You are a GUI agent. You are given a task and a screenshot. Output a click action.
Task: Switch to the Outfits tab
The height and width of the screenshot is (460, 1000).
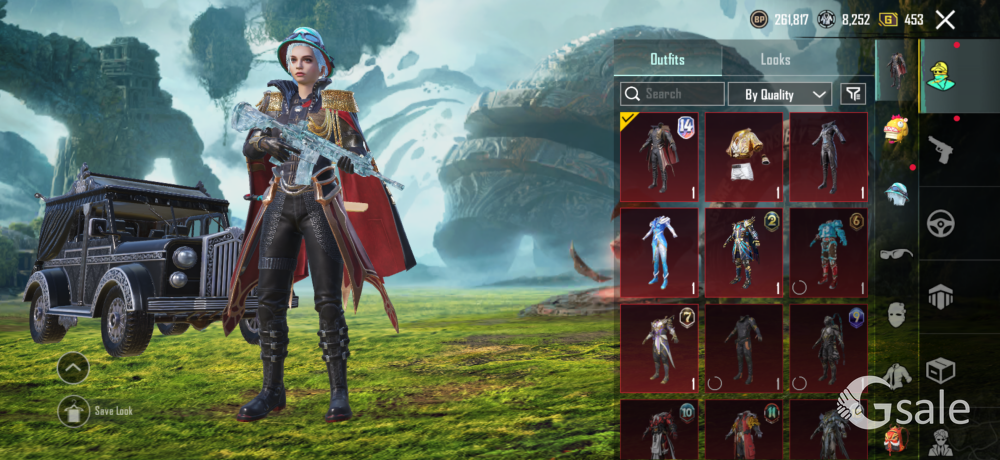click(667, 59)
